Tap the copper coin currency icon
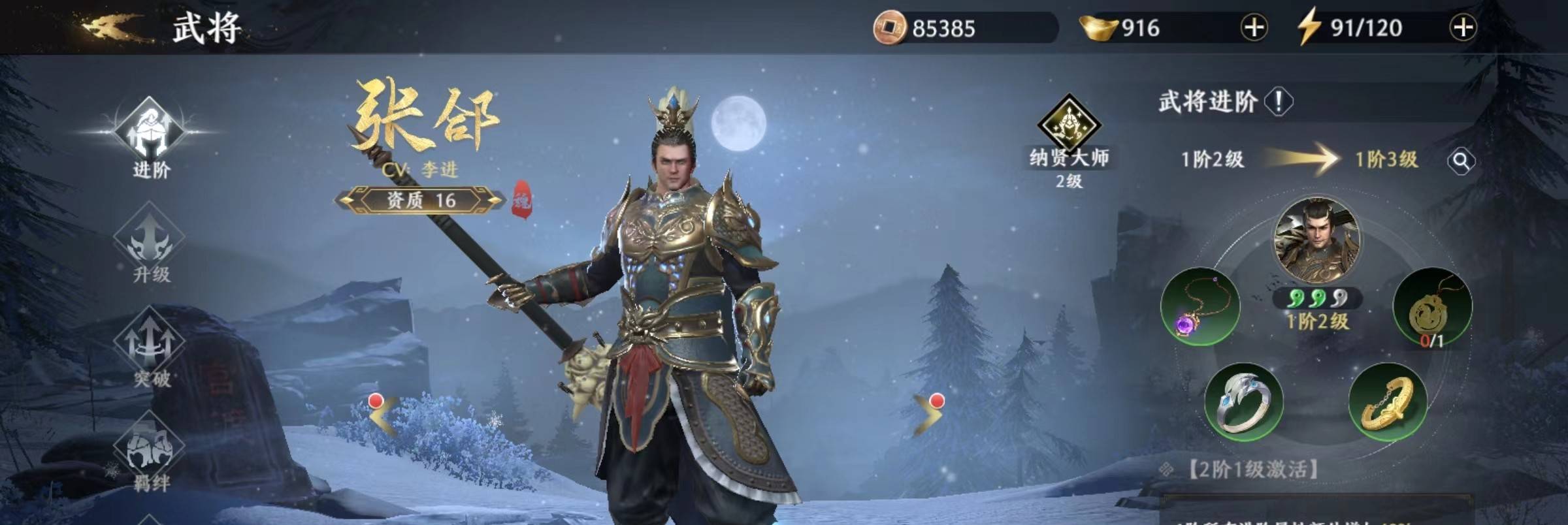Image resolution: width=1568 pixels, height=525 pixels. [x=889, y=28]
